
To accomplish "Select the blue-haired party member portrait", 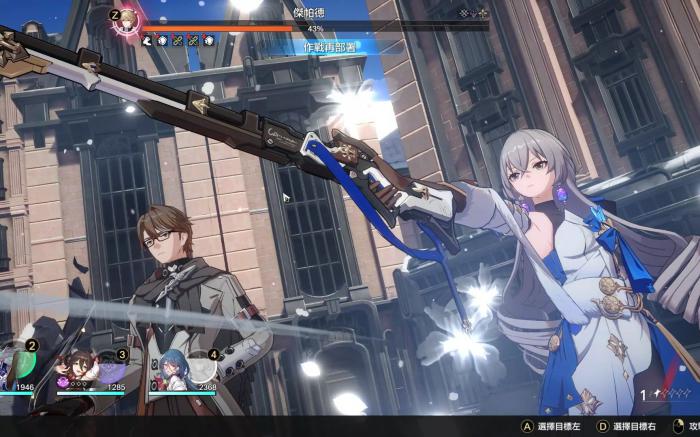I will point(170,372).
